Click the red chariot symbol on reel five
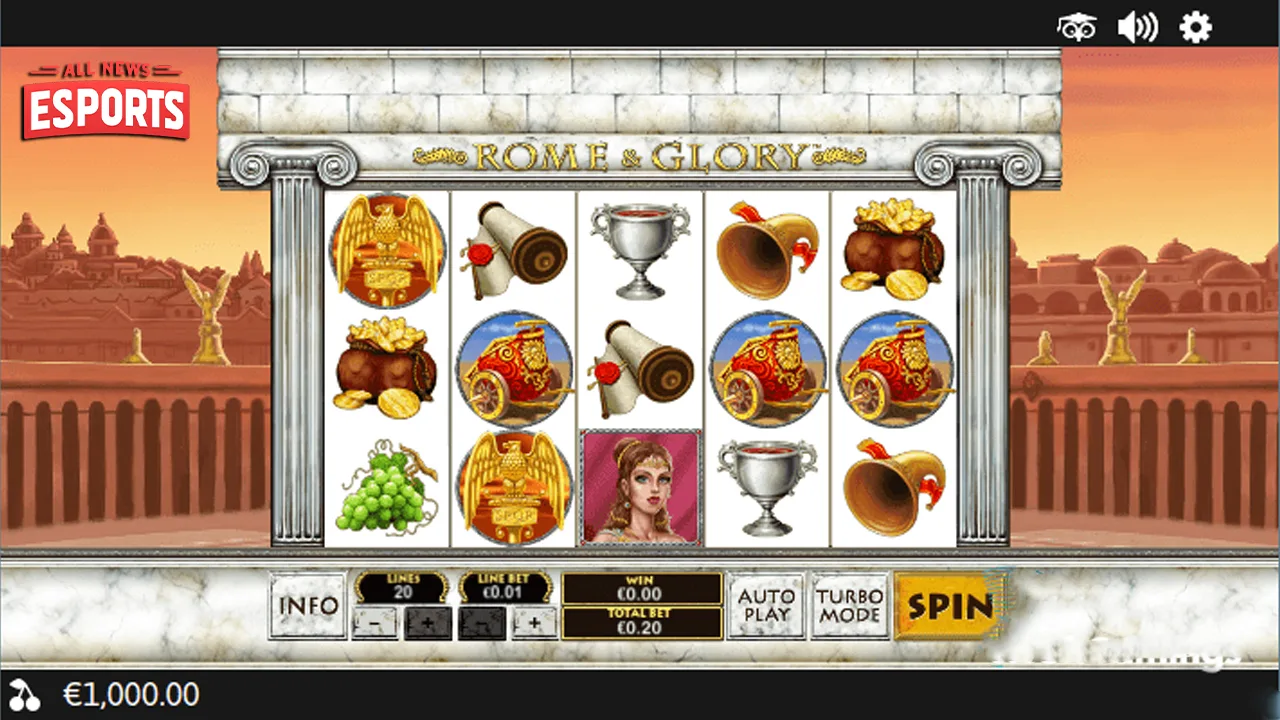The image size is (1280, 720). (x=894, y=368)
